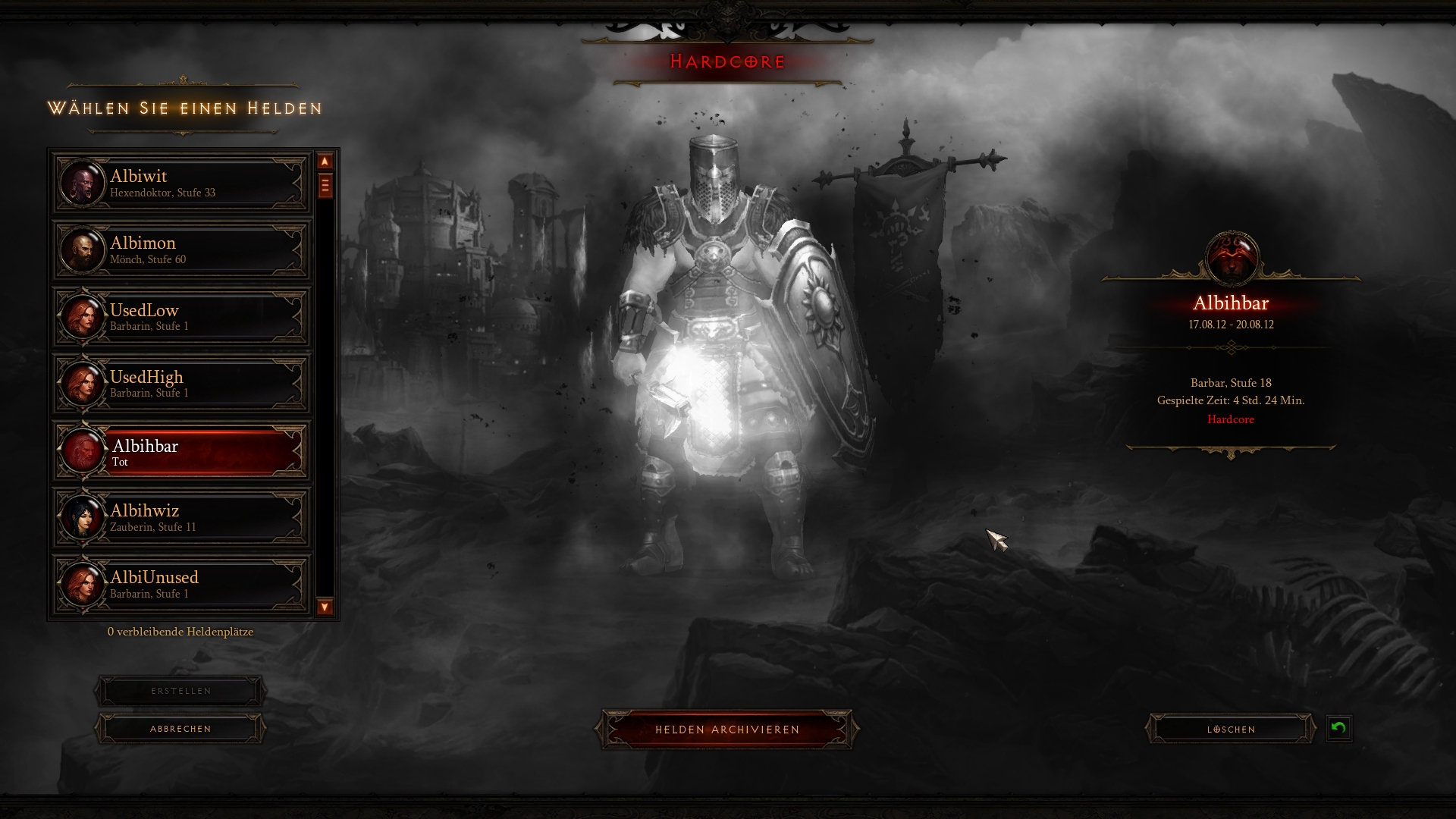Select the UsedLow Barbarin hero
The height and width of the screenshot is (819, 1456).
[x=182, y=317]
